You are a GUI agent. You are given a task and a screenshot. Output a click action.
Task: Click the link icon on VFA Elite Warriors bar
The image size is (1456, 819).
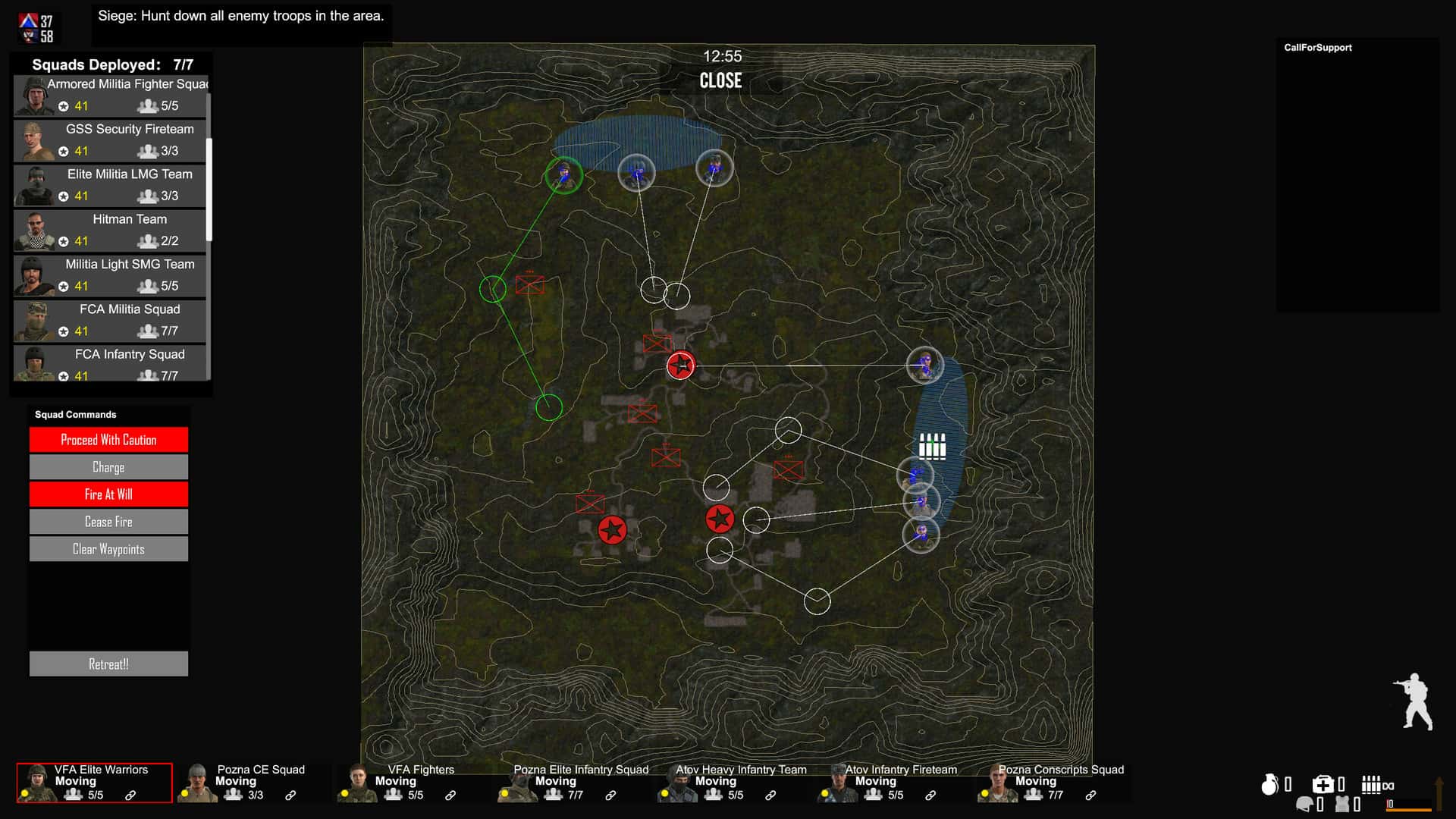pyautogui.click(x=131, y=796)
